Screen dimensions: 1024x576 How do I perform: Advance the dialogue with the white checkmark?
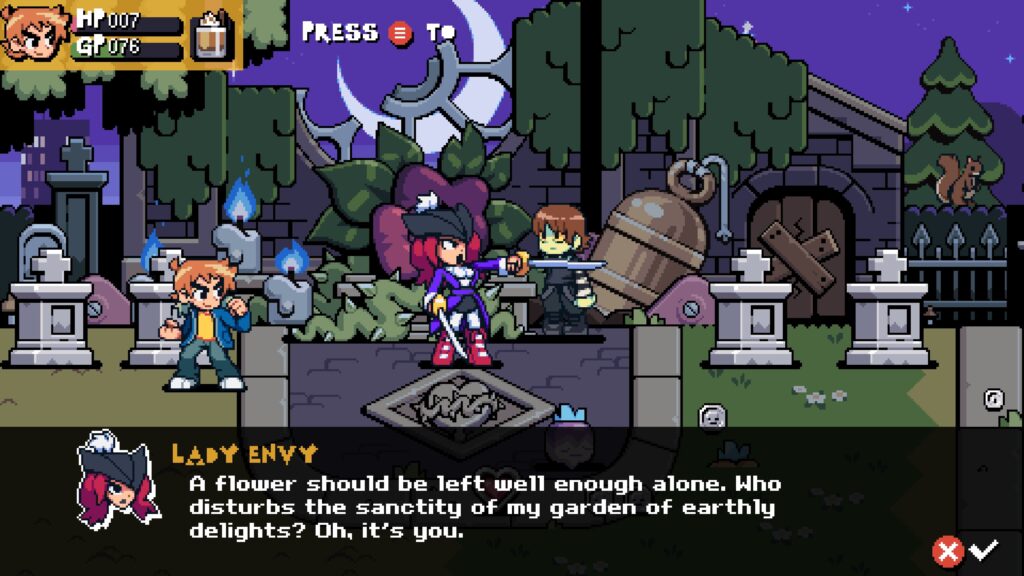[984, 549]
